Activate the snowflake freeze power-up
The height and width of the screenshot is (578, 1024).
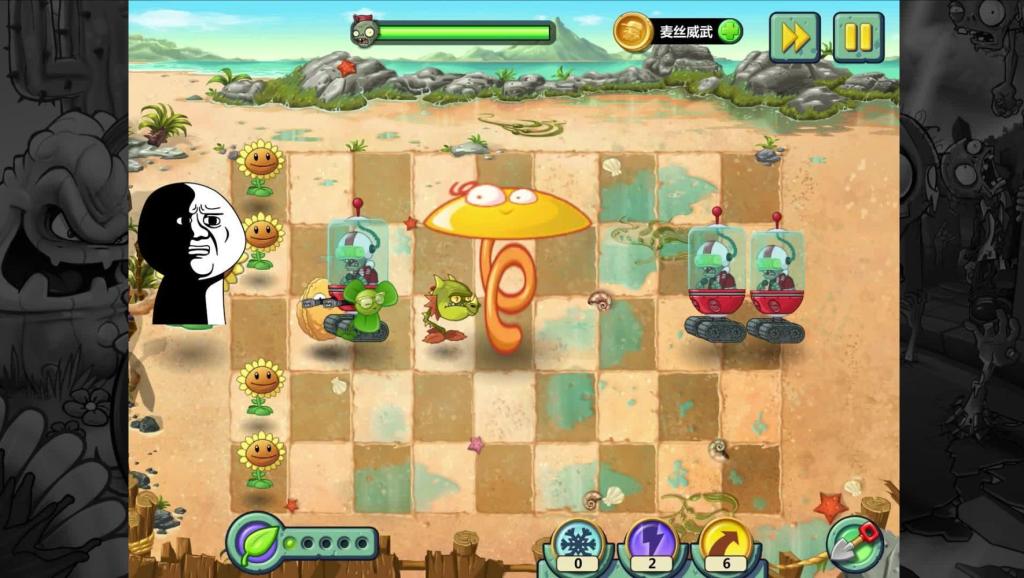point(577,543)
